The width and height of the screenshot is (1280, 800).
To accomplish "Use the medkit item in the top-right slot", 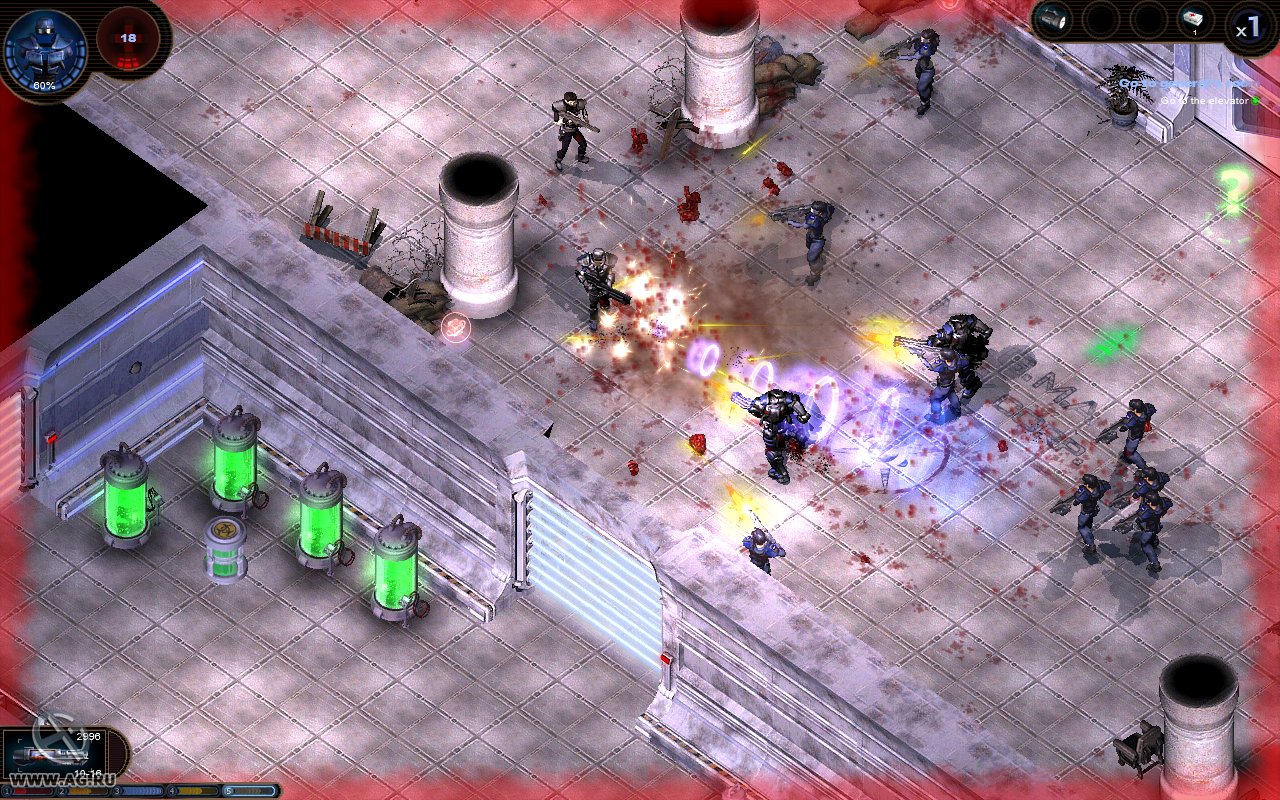I will (x=1192, y=19).
